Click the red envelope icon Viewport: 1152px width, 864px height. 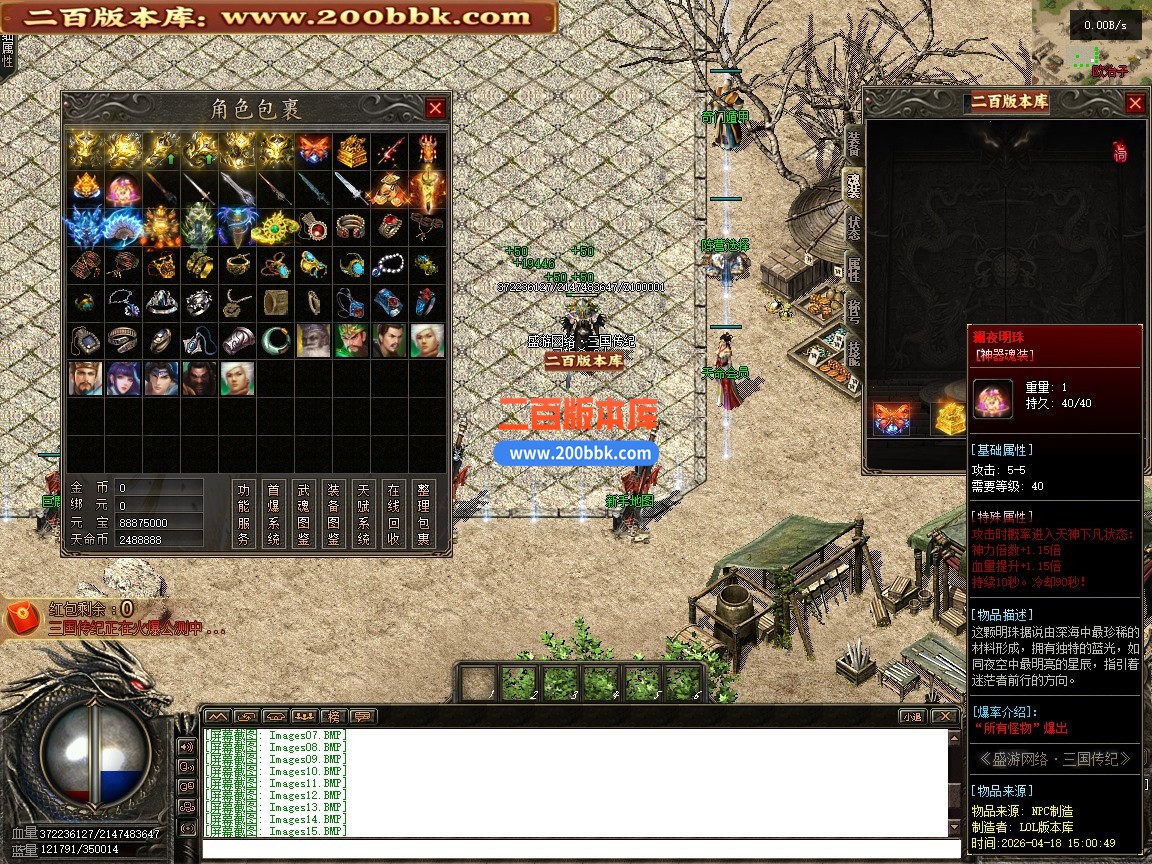click(x=23, y=617)
